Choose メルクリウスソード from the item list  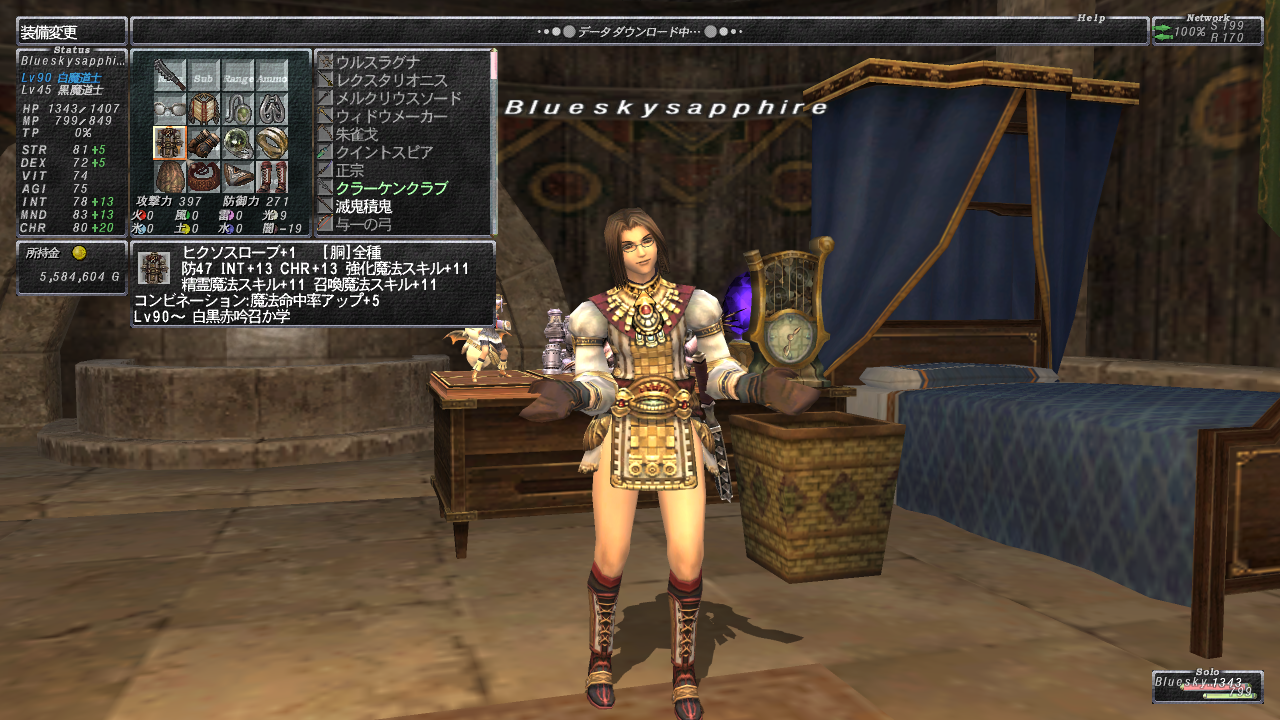pos(398,98)
